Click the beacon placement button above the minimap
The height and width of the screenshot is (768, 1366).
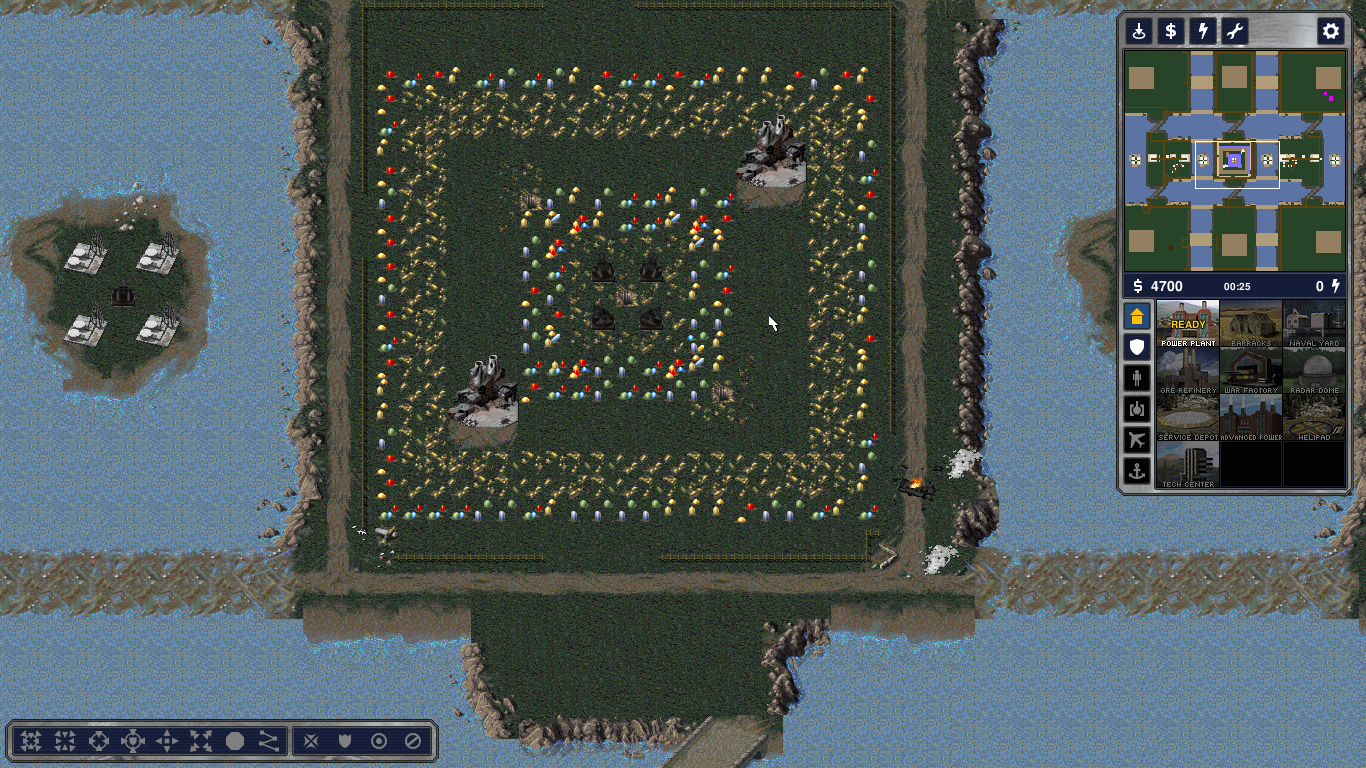coord(1139,31)
